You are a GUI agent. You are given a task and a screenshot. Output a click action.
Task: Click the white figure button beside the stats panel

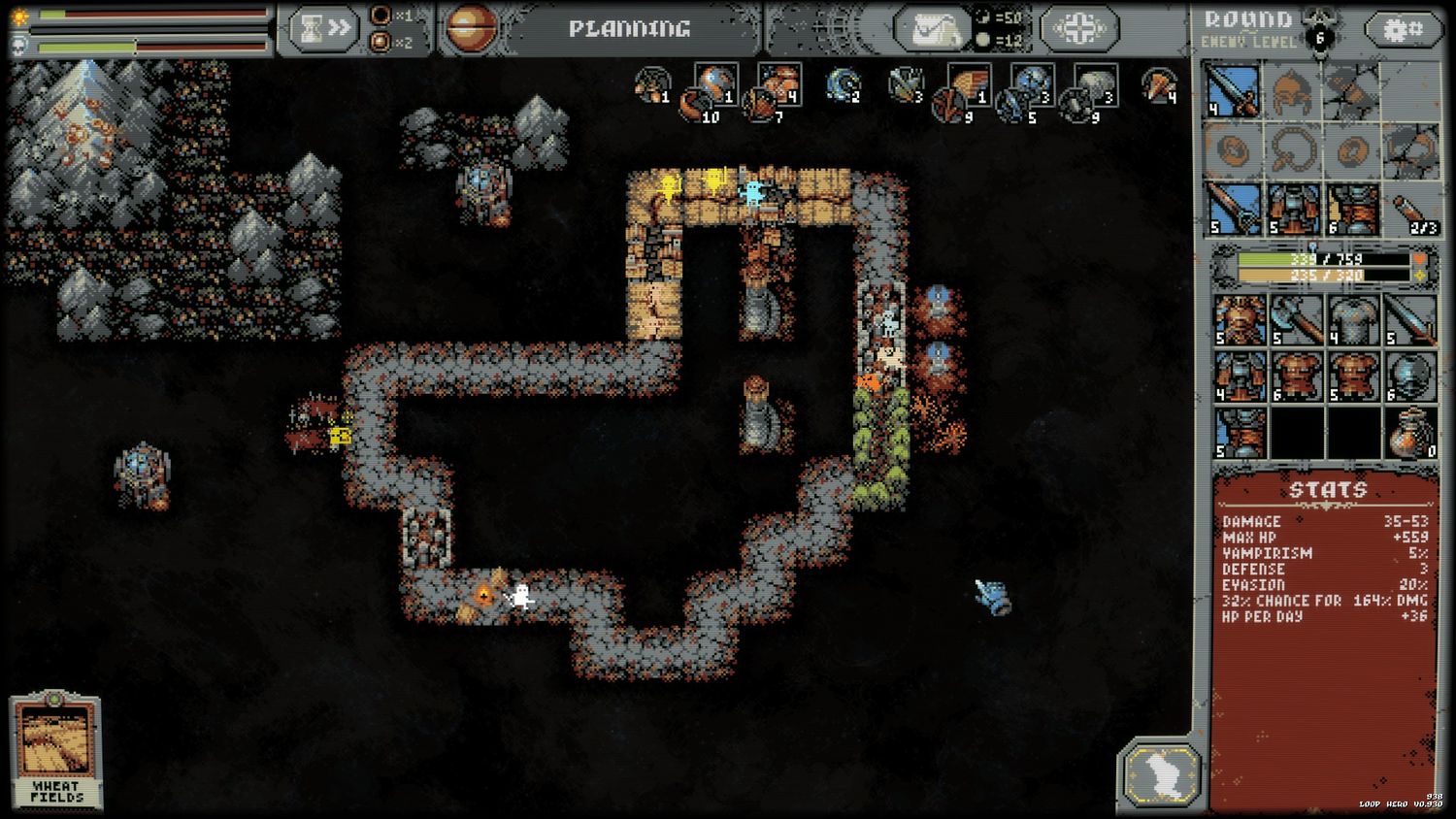[1161, 774]
